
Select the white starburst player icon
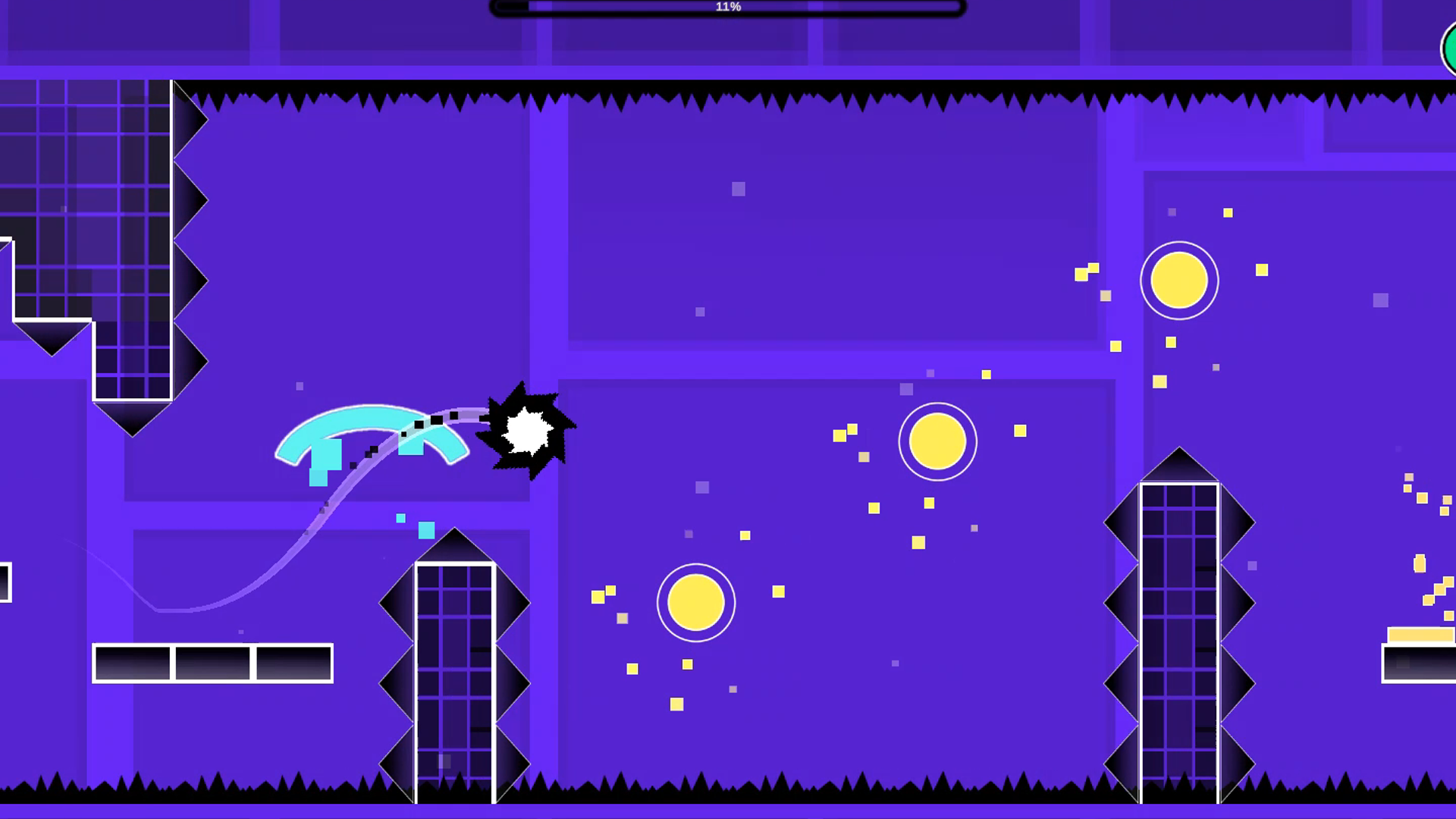(527, 430)
